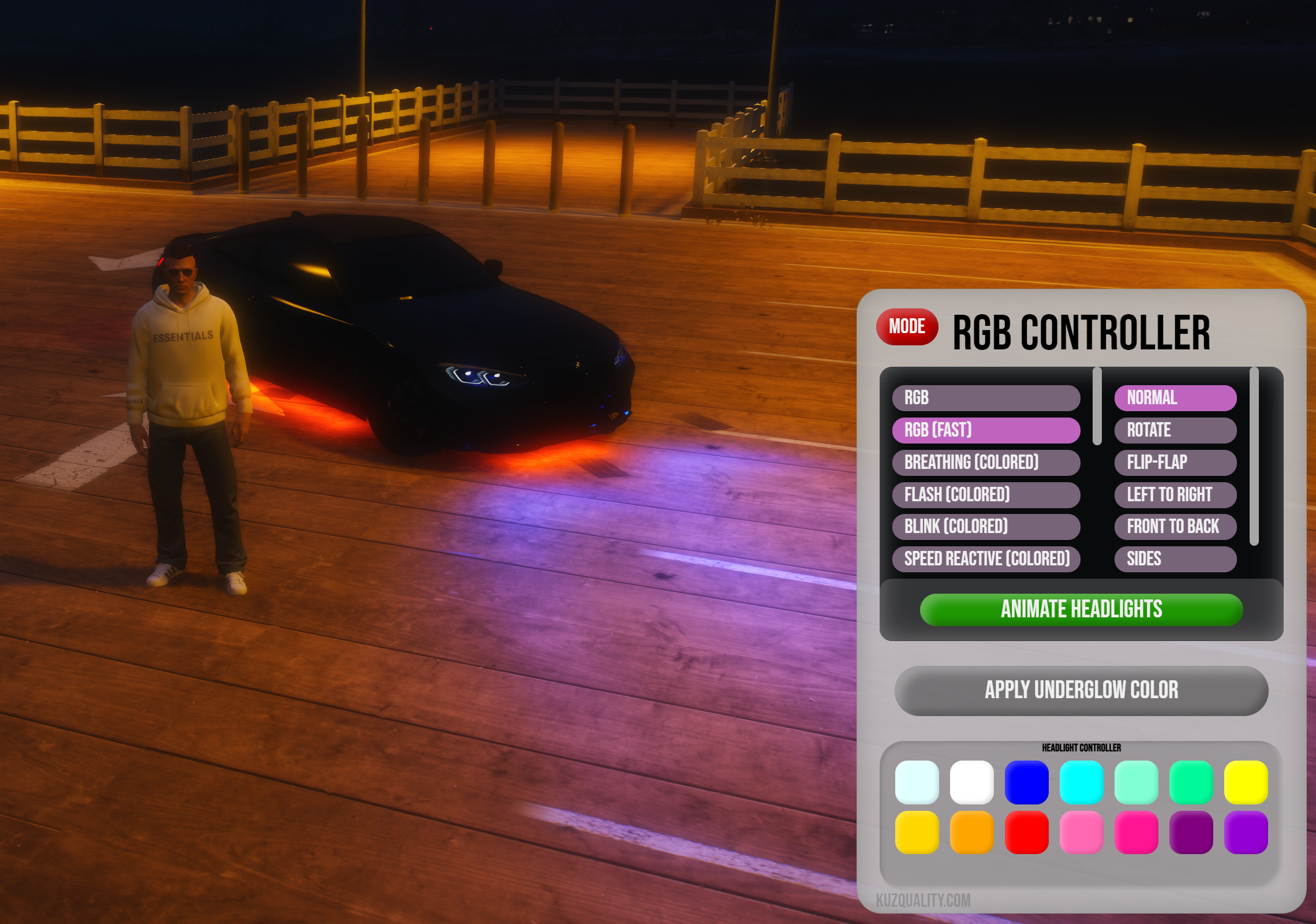The height and width of the screenshot is (924, 1316).
Task: Choose FRONT TO BACK animation
Action: pos(1175,526)
